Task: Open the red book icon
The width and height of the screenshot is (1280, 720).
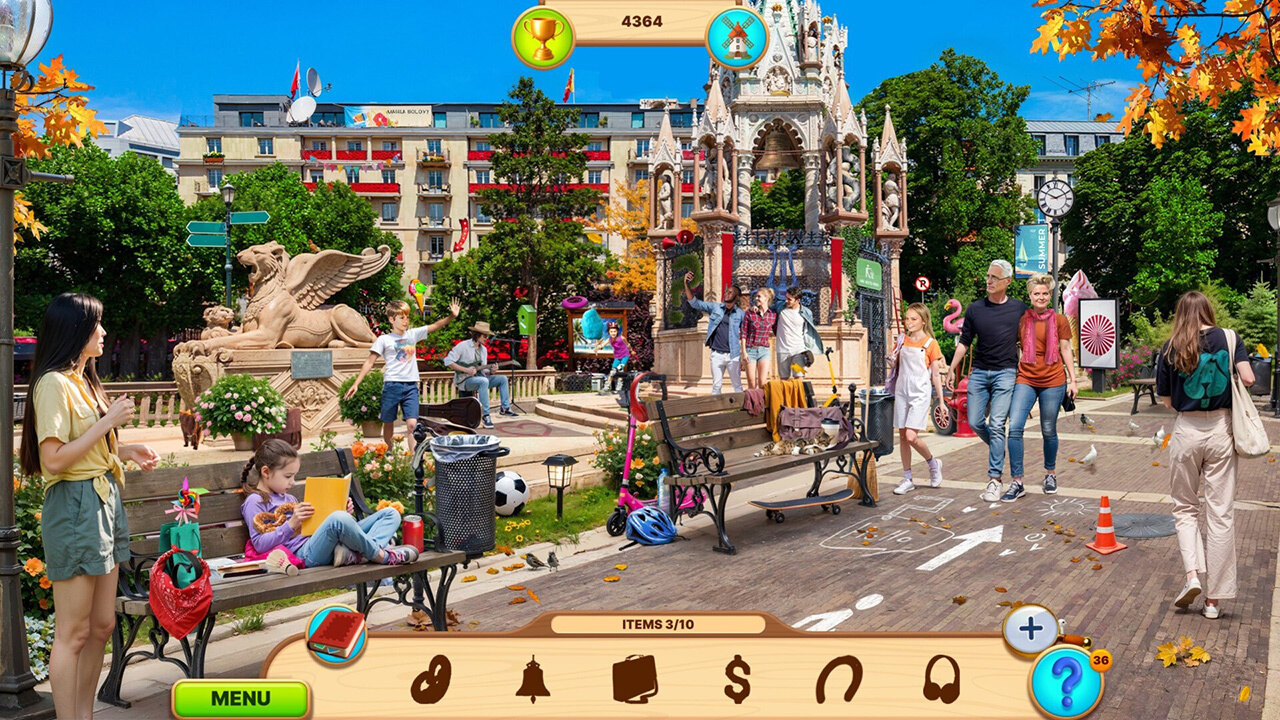Action: click(336, 635)
